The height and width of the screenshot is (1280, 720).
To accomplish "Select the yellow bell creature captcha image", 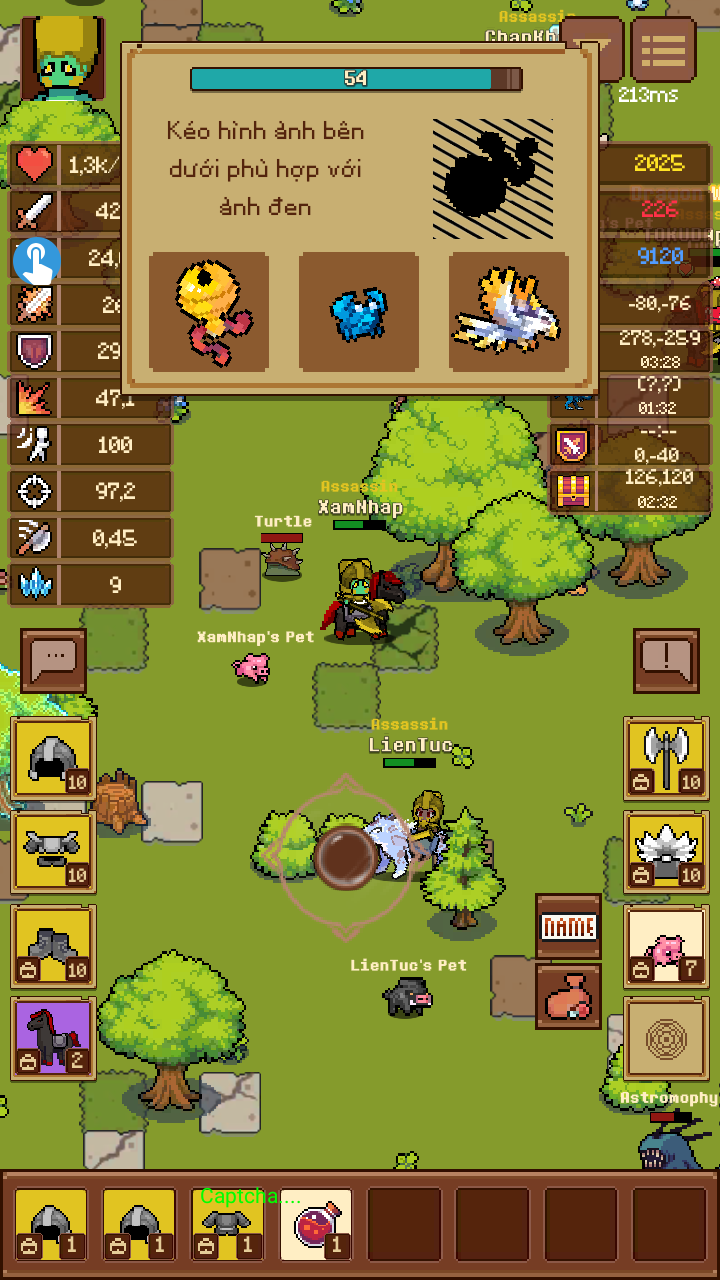I will pos(209,311).
